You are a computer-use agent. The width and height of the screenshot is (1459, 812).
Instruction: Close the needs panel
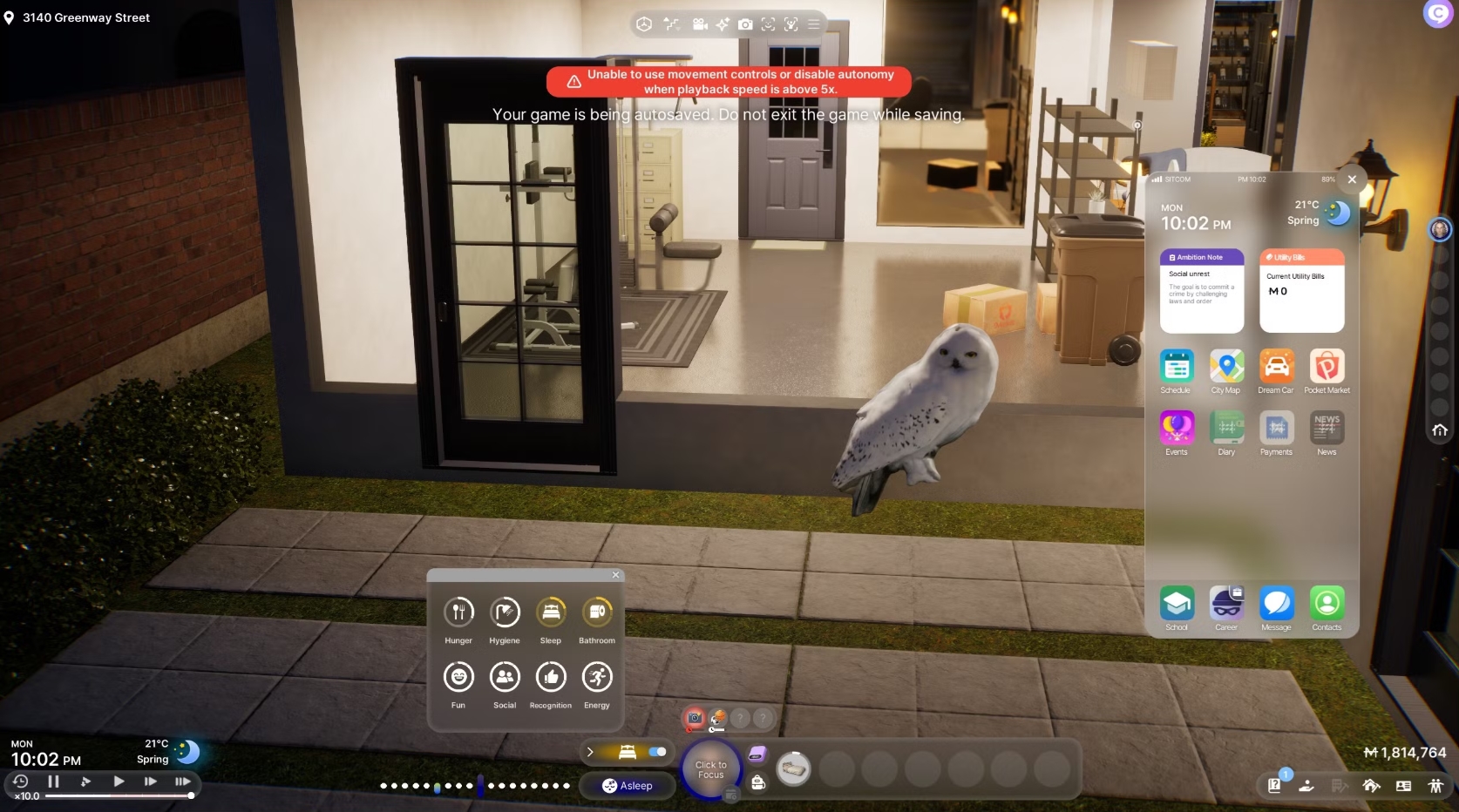tap(616, 575)
